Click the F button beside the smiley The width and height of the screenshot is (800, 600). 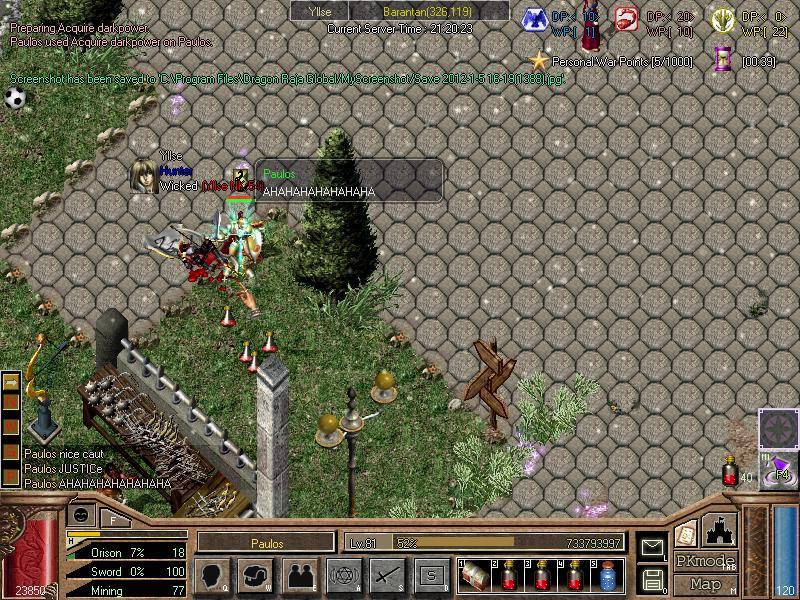coord(113,519)
